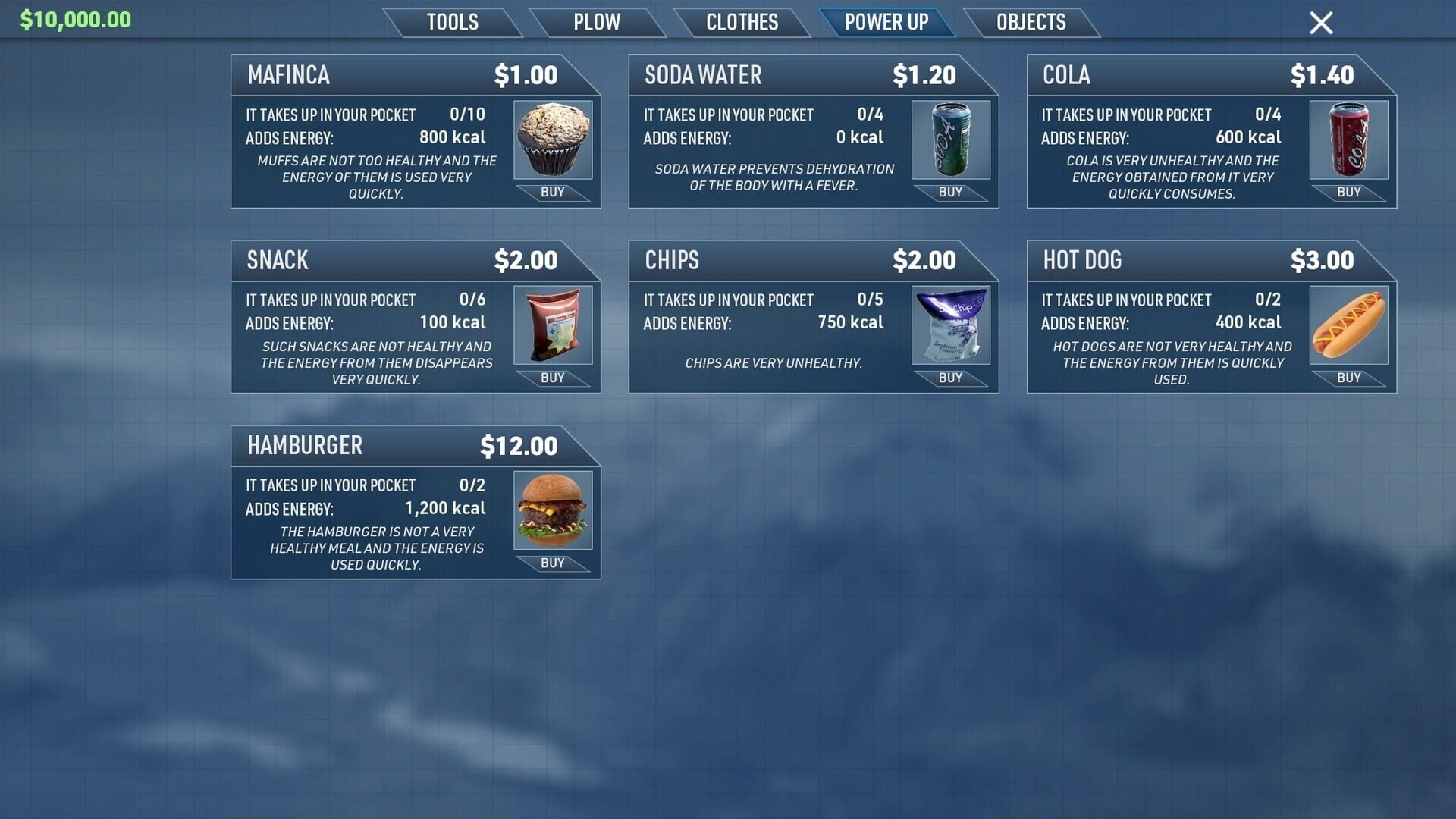This screenshot has height=819, width=1456.
Task: Buy a can of Soda Water
Action: pos(950,193)
